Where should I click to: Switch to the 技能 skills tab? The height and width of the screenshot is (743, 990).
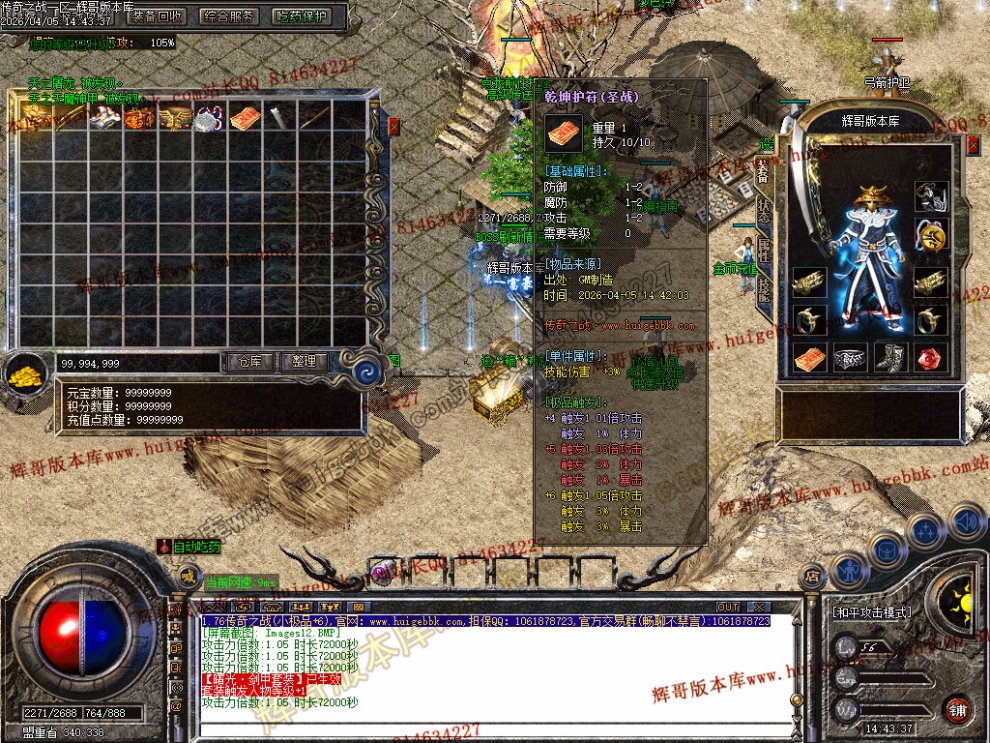(763, 289)
